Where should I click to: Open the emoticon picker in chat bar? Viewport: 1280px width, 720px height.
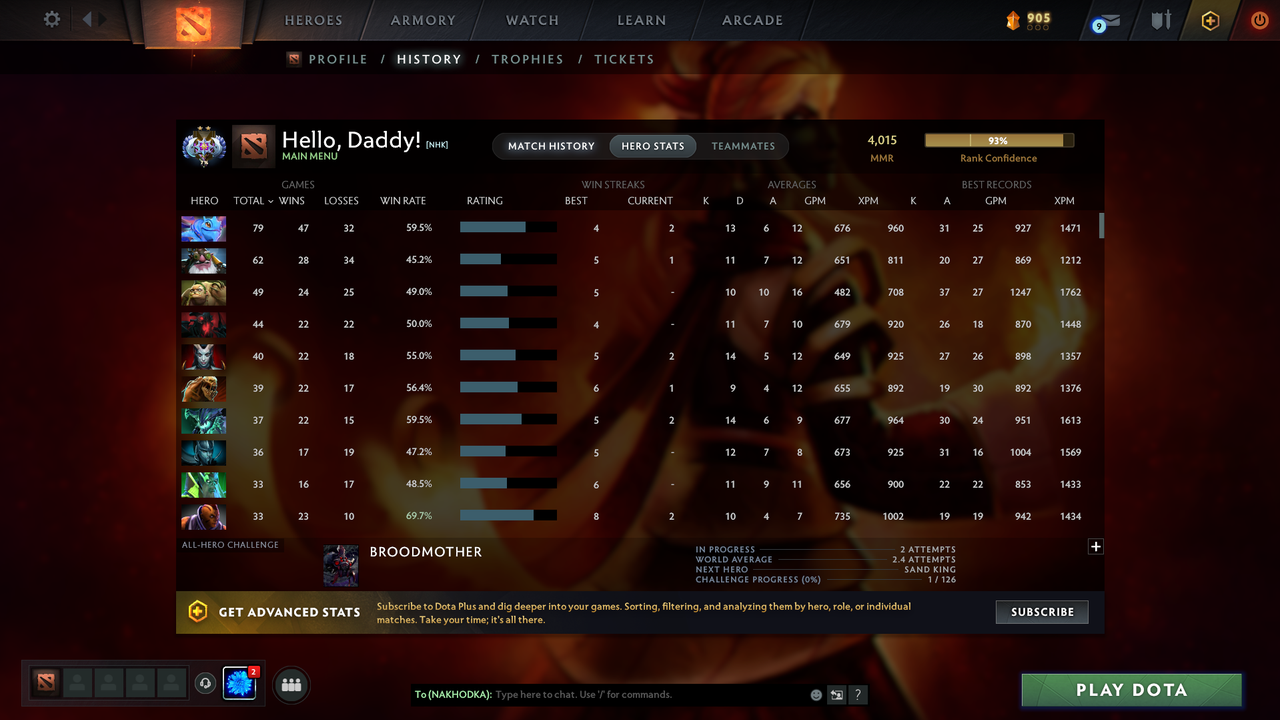(x=815, y=694)
